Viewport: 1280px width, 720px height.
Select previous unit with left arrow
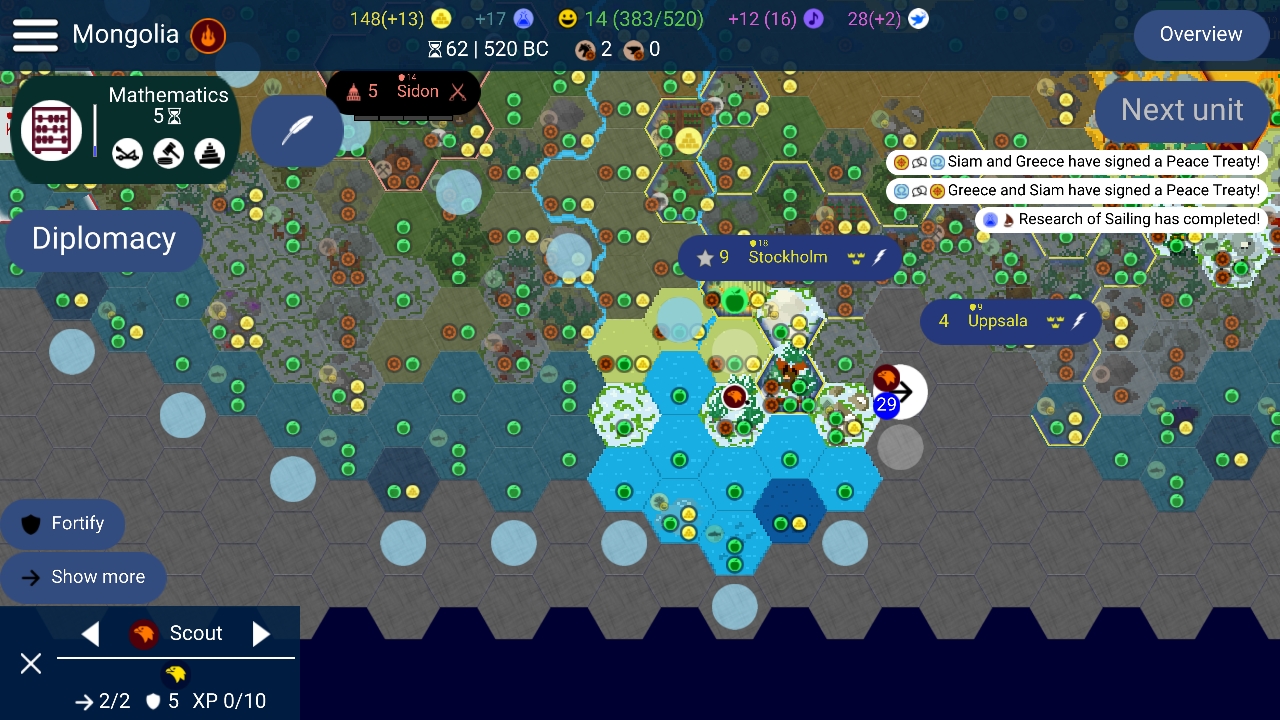[x=91, y=633]
